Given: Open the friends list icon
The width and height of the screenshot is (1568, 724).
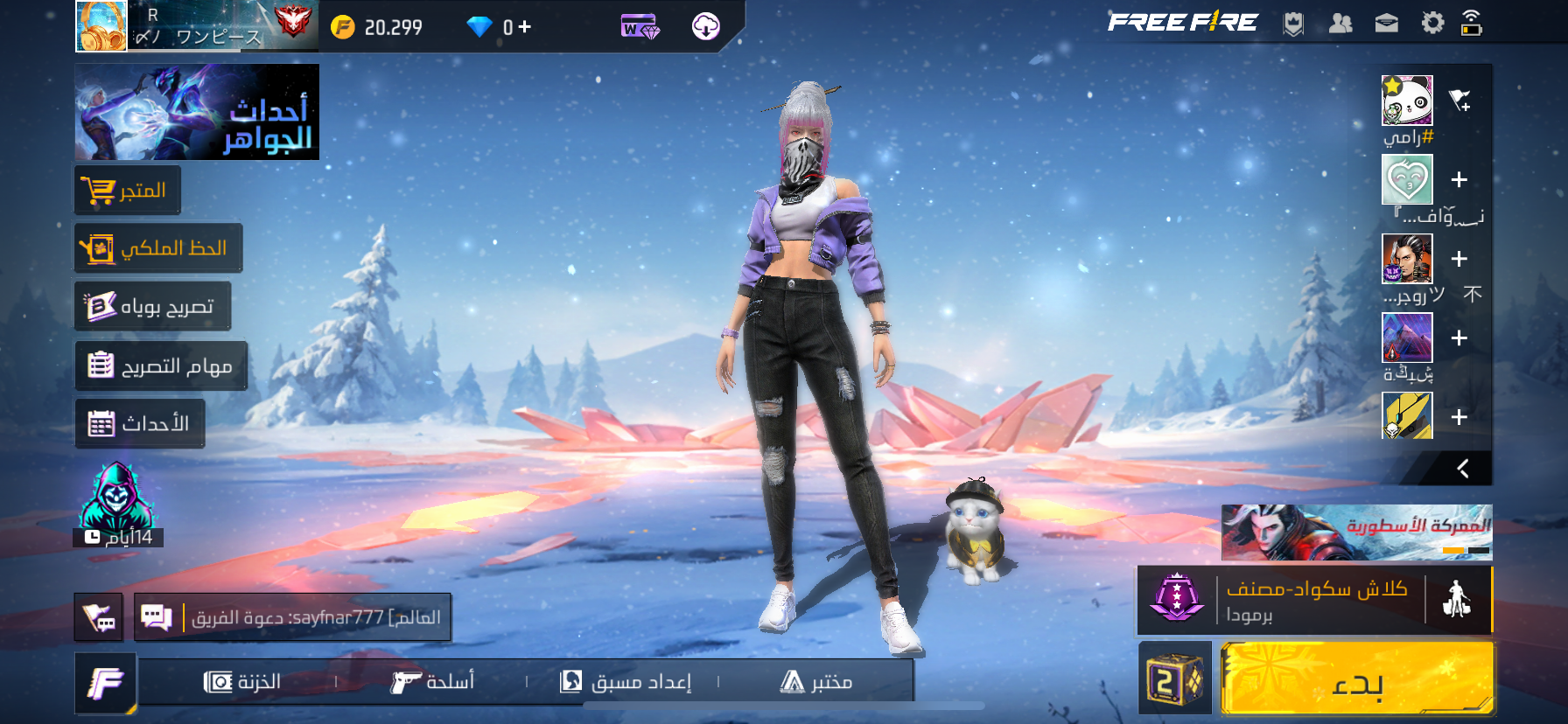Looking at the screenshot, I should (x=1340, y=24).
